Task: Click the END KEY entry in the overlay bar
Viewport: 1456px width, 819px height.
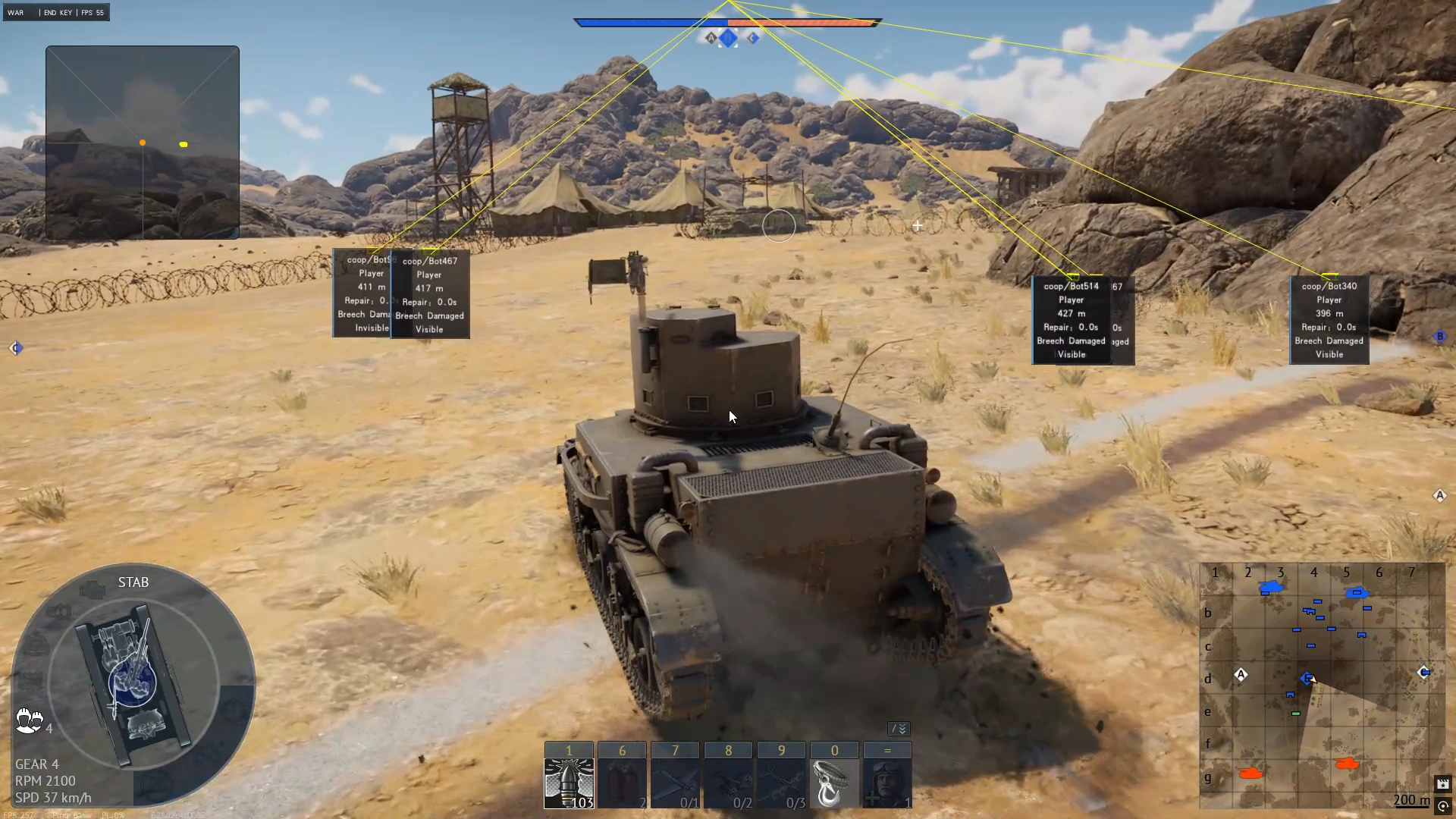Action: tap(57, 12)
